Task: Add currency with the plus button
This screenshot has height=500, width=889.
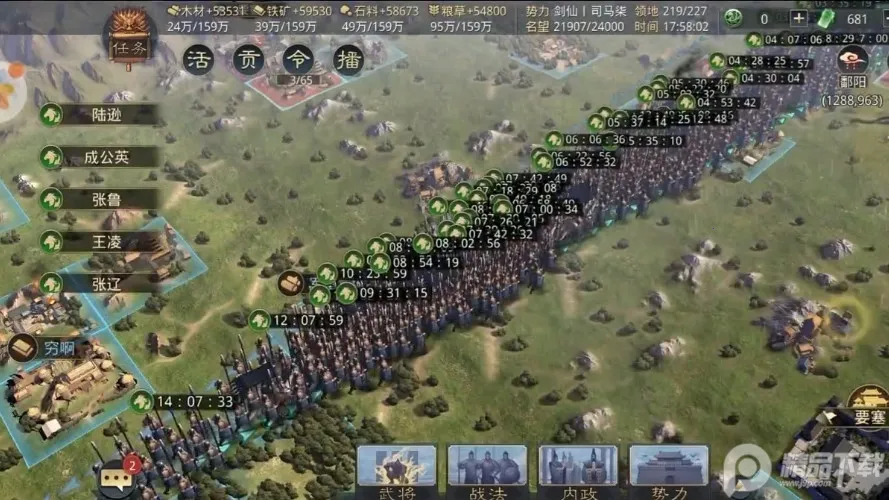Action: click(799, 18)
